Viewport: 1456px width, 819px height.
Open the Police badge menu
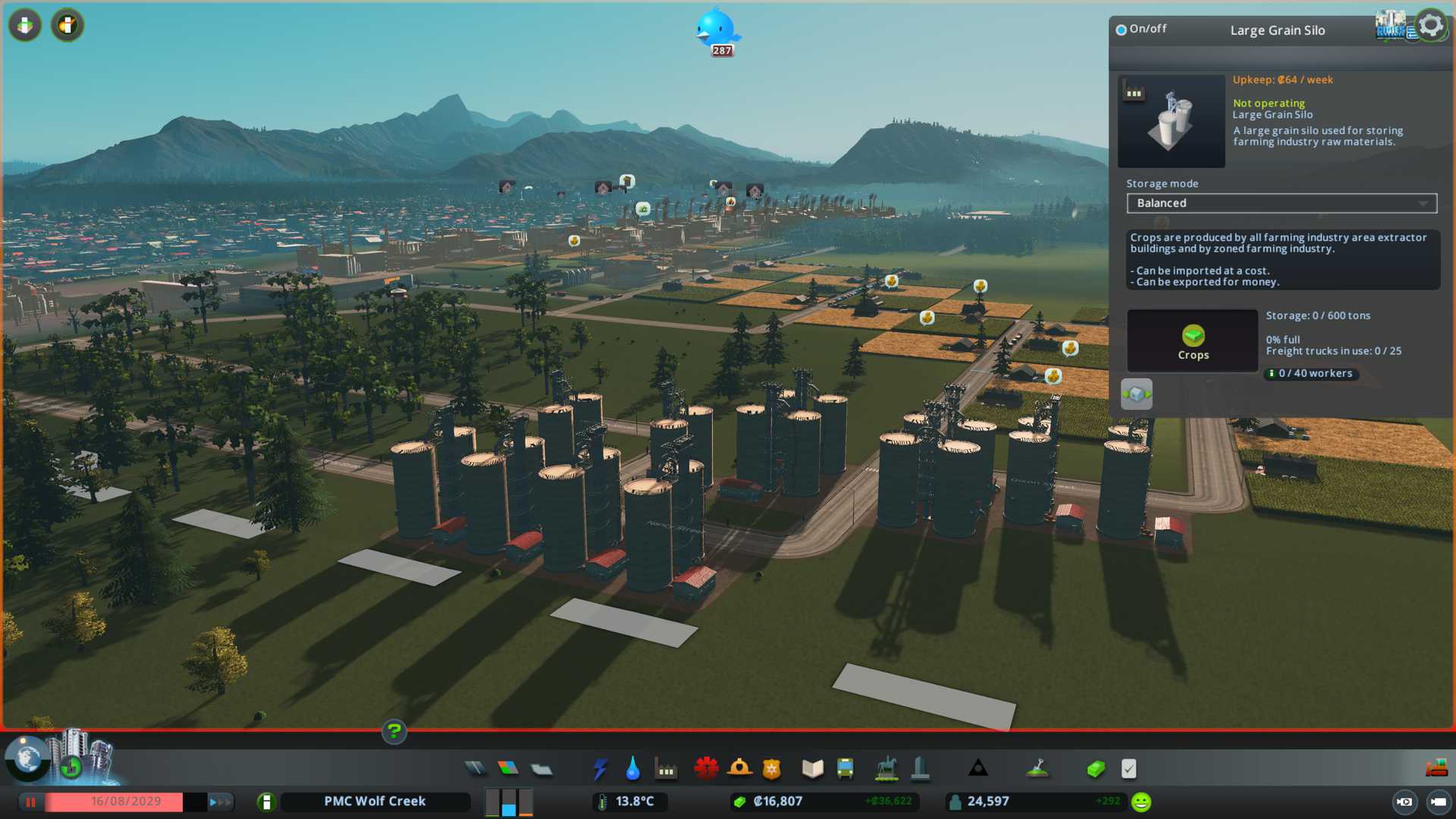pyautogui.click(x=772, y=769)
